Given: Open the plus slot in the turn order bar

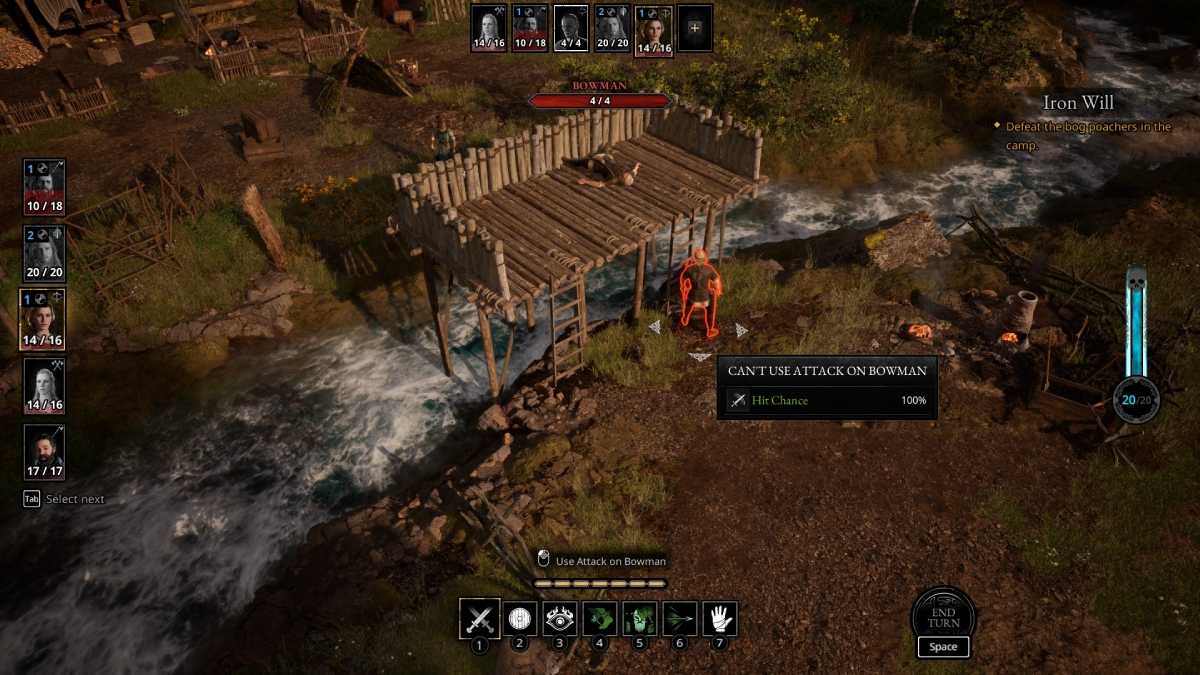Looking at the screenshot, I should coord(695,28).
